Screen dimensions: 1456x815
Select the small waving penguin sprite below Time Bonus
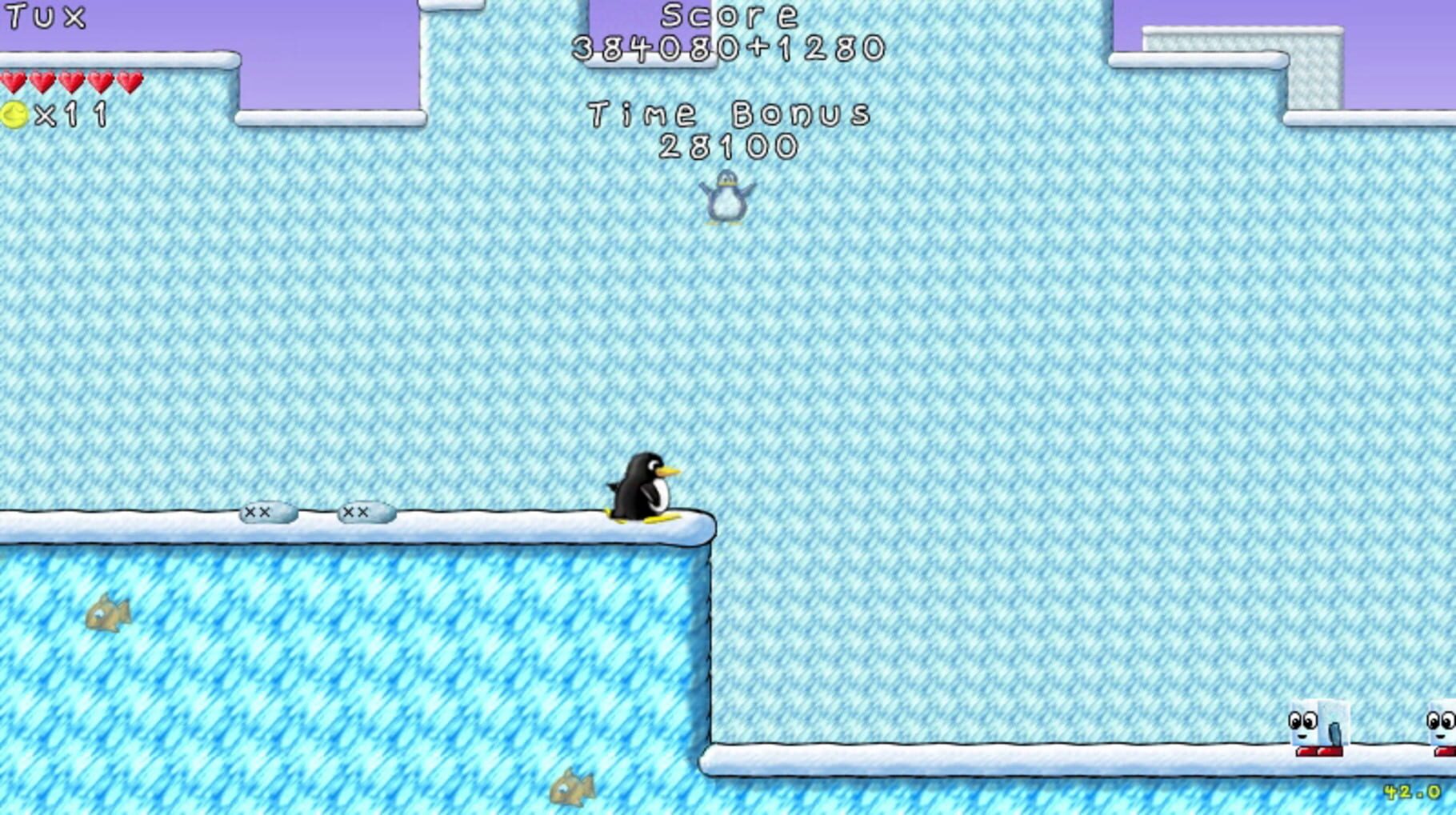725,198
